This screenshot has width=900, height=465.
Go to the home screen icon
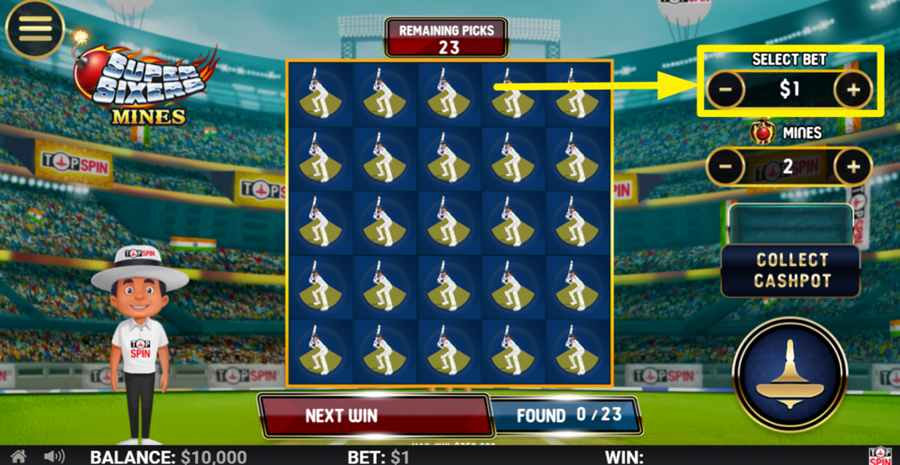point(18,456)
